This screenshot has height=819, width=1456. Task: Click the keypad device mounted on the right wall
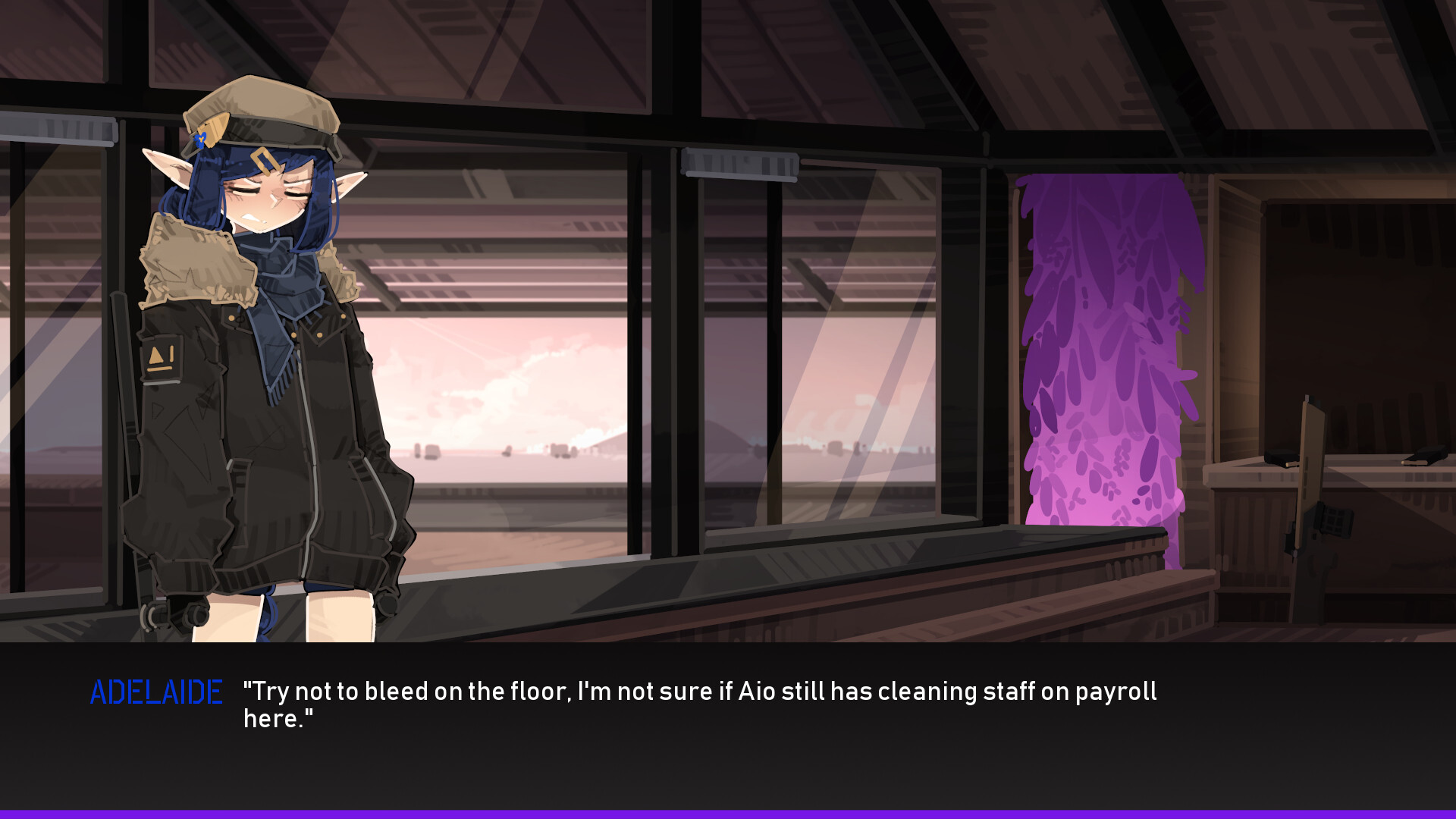coord(1335,522)
